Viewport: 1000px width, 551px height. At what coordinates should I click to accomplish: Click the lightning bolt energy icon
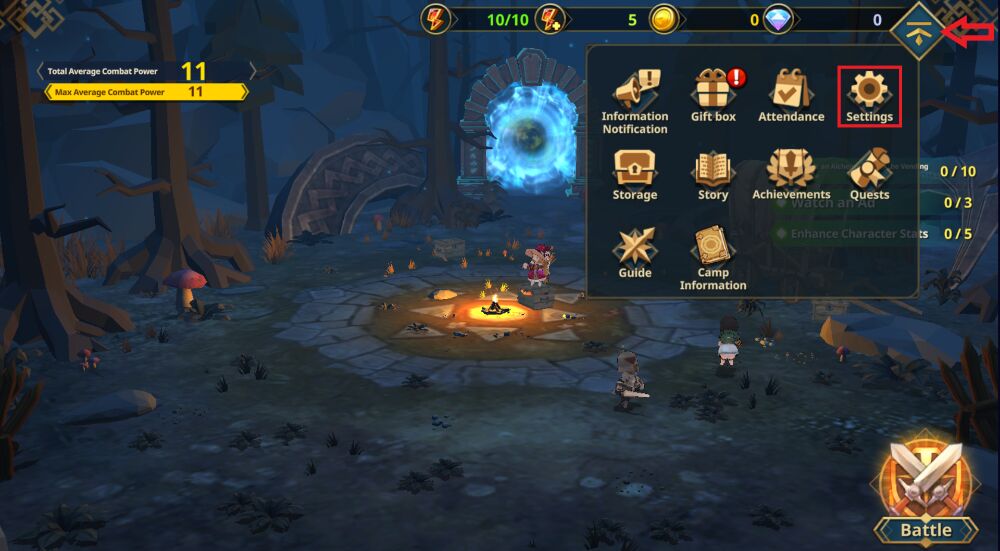pos(437,19)
